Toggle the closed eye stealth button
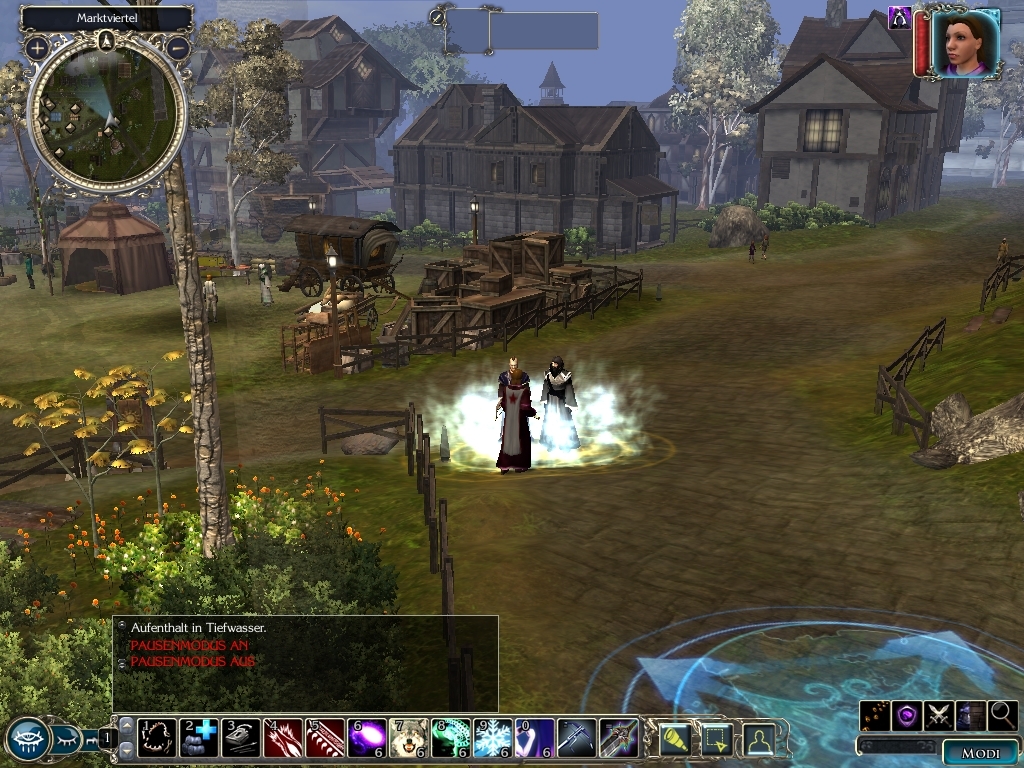The image size is (1024, 768). tap(69, 739)
